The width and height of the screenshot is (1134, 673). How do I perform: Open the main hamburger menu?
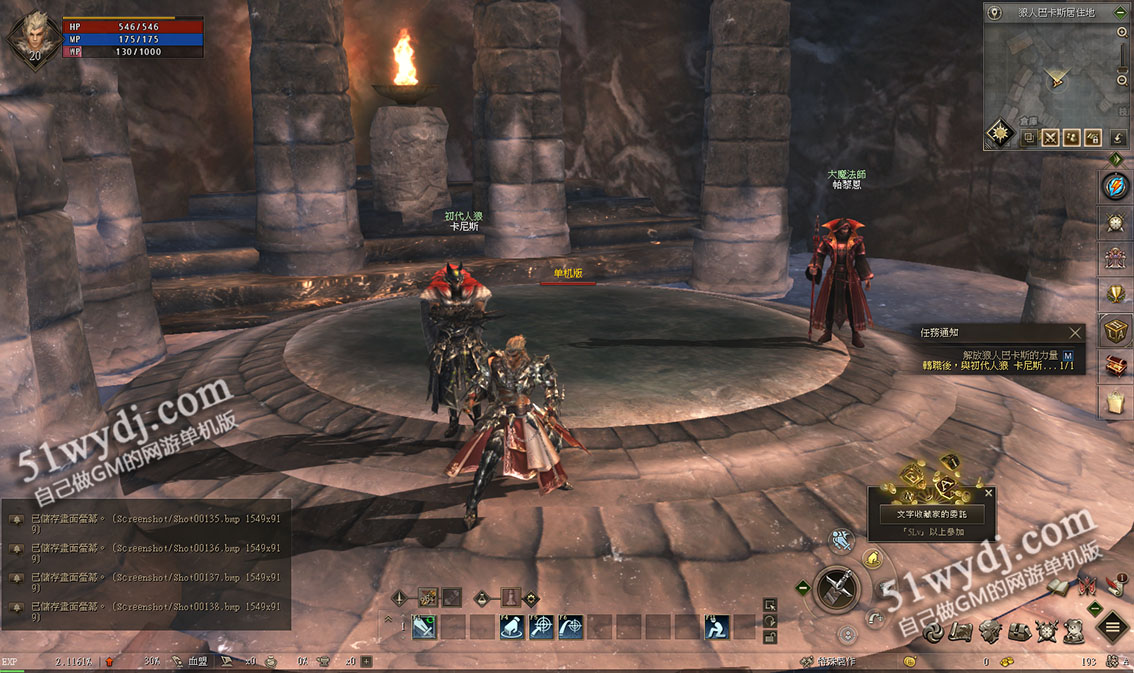click(x=1112, y=629)
